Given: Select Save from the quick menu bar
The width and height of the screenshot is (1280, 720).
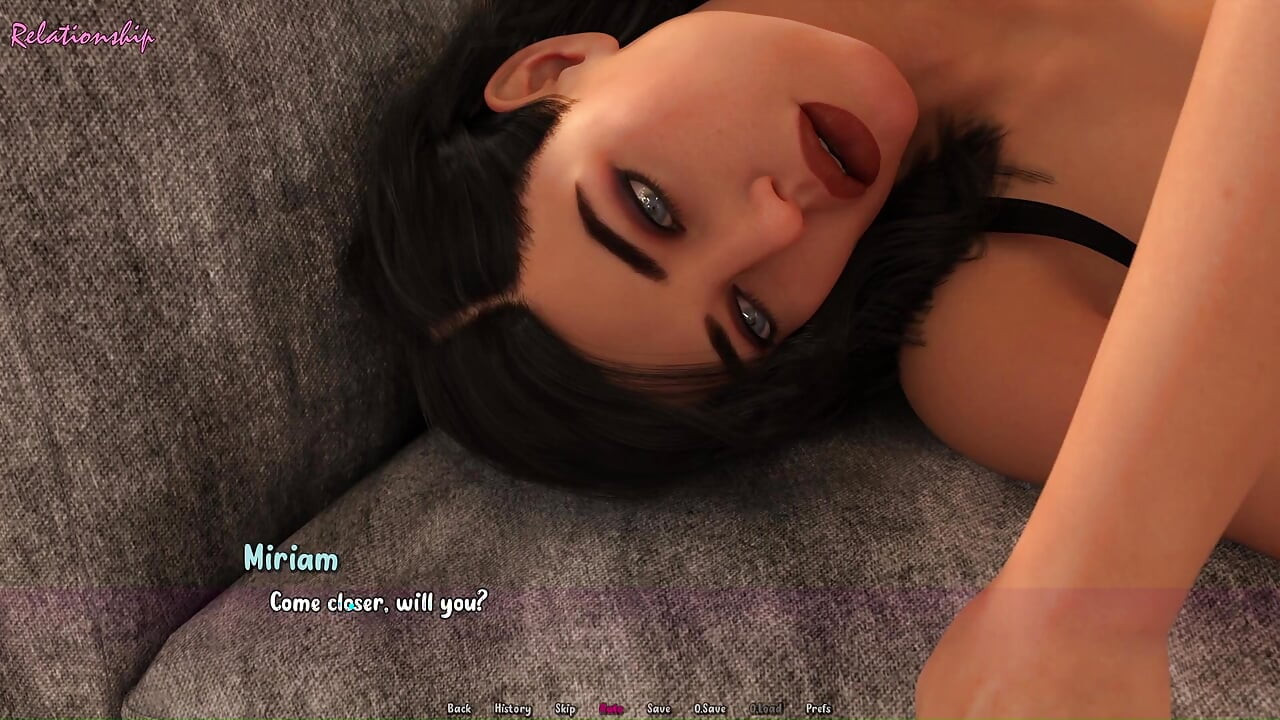Looking at the screenshot, I should click(657, 708).
